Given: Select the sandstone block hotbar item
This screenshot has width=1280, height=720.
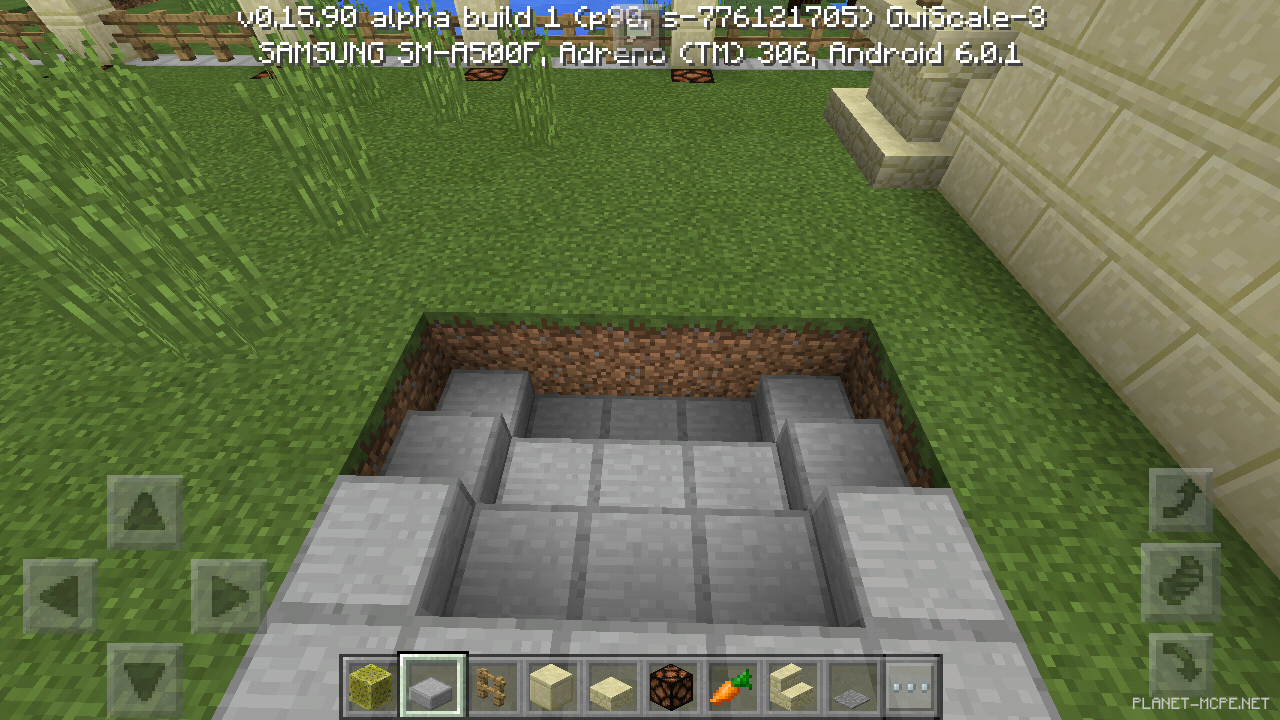Looking at the screenshot, I should pos(551,687).
